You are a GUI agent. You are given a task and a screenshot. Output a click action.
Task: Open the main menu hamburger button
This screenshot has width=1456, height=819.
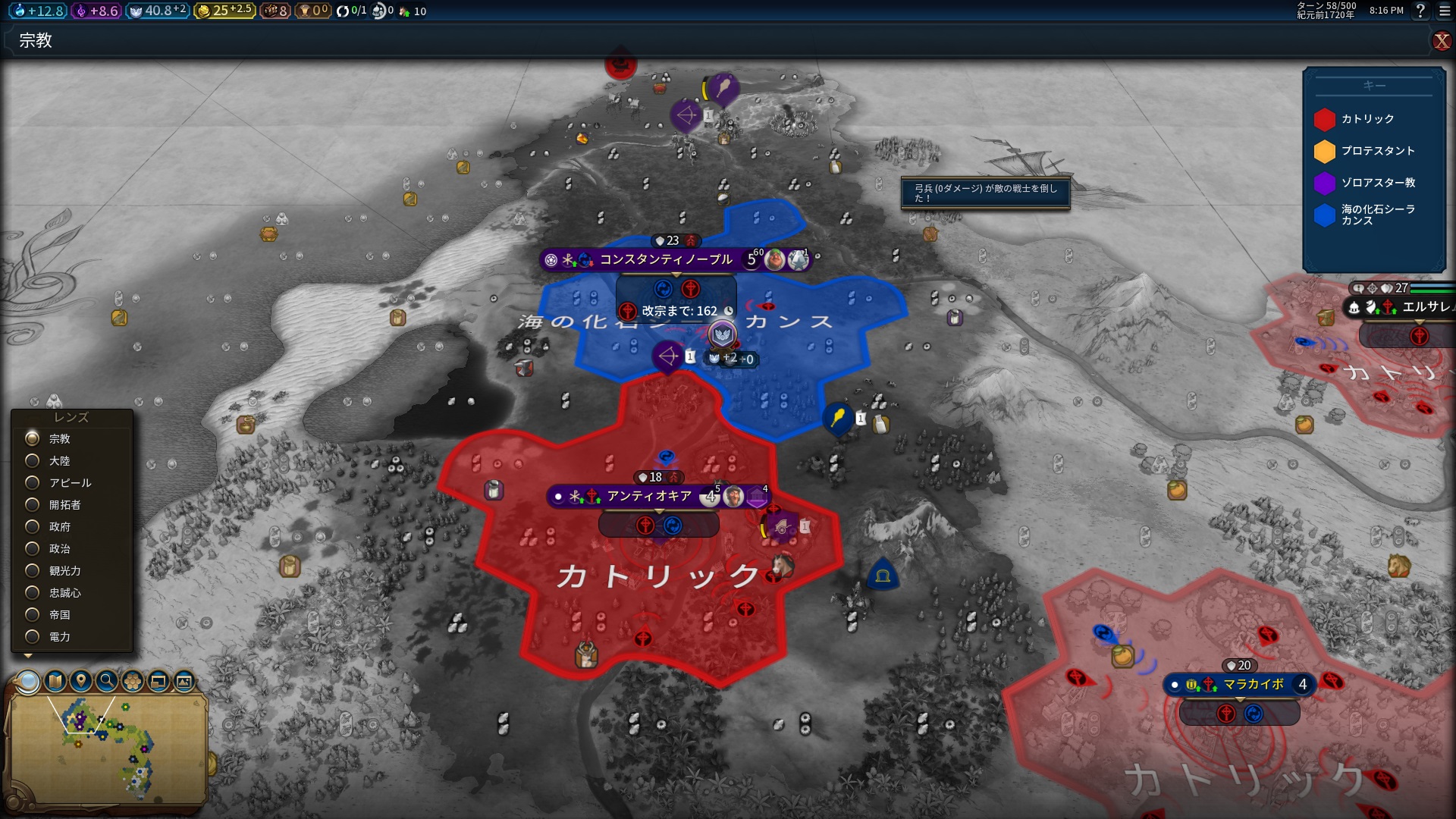[1444, 11]
